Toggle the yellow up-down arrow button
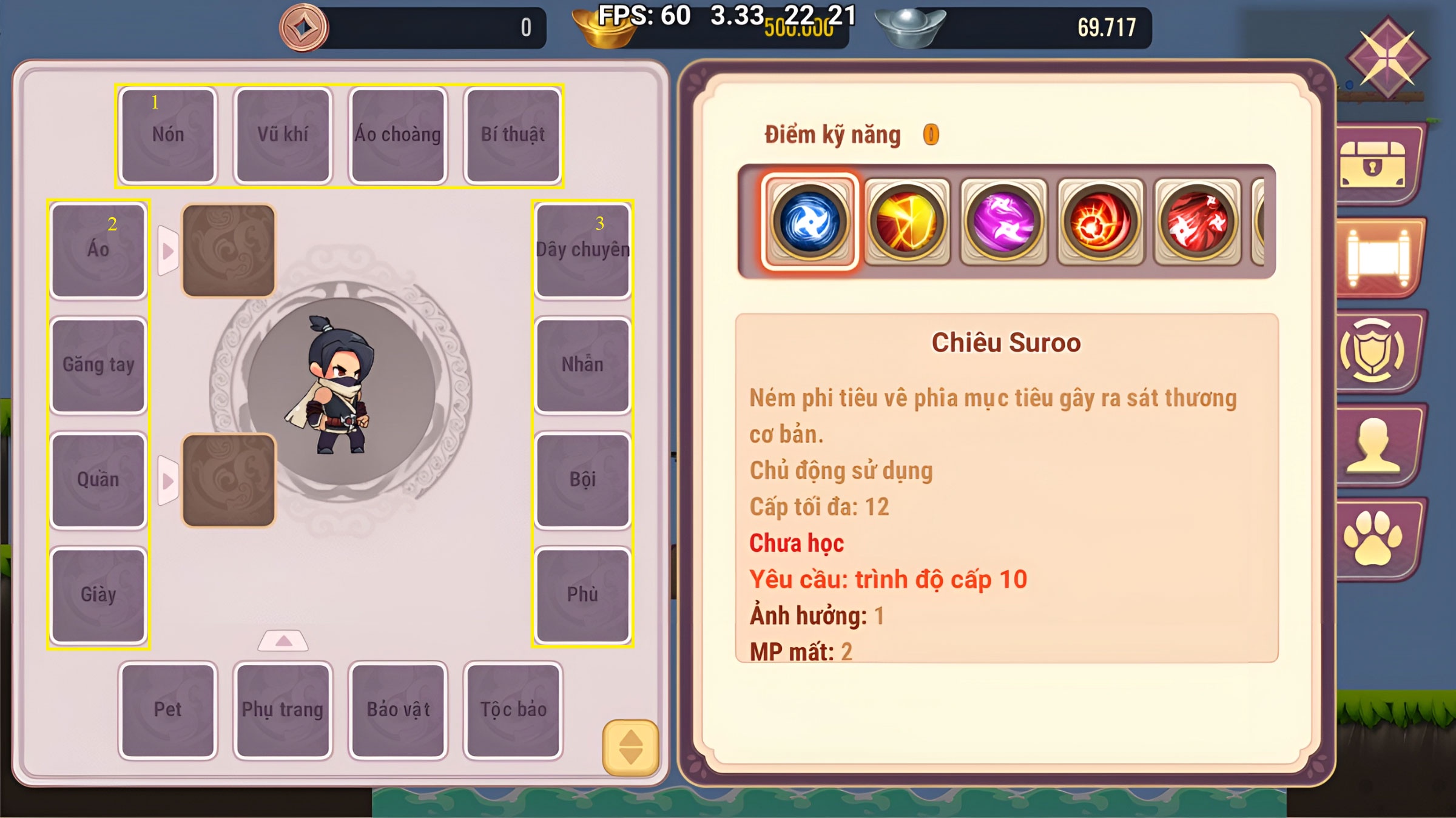Image resolution: width=1456 pixels, height=818 pixels. [630, 747]
